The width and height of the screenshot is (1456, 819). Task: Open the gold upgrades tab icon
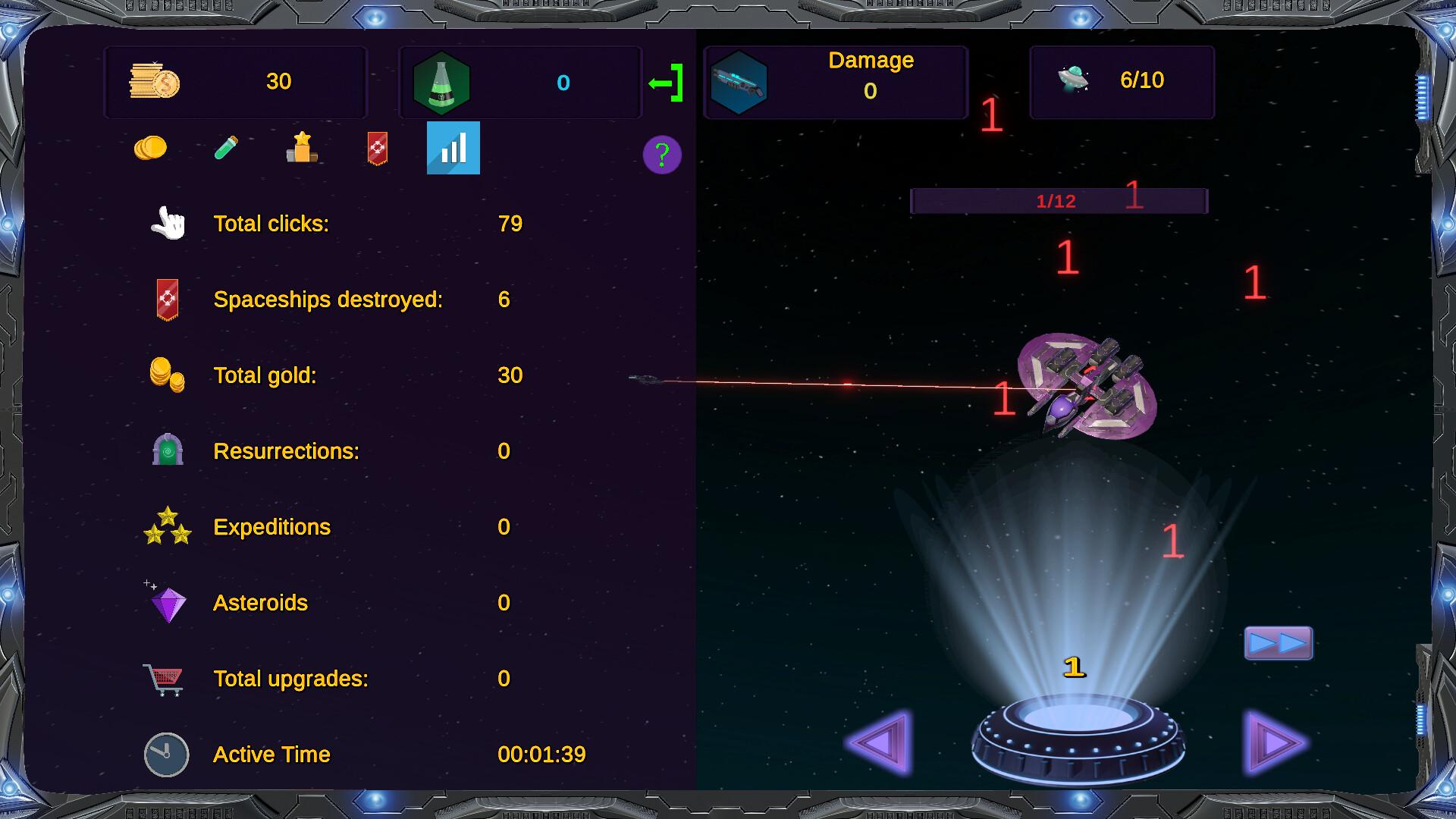(152, 148)
